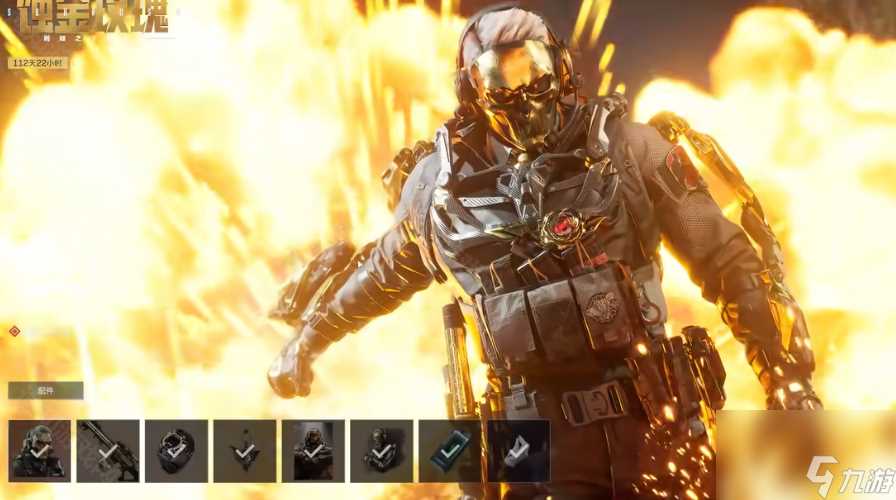Screen dimensions: 896x500
Task: Select the rifle weapon thumbnail
Action: click(108, 451)
